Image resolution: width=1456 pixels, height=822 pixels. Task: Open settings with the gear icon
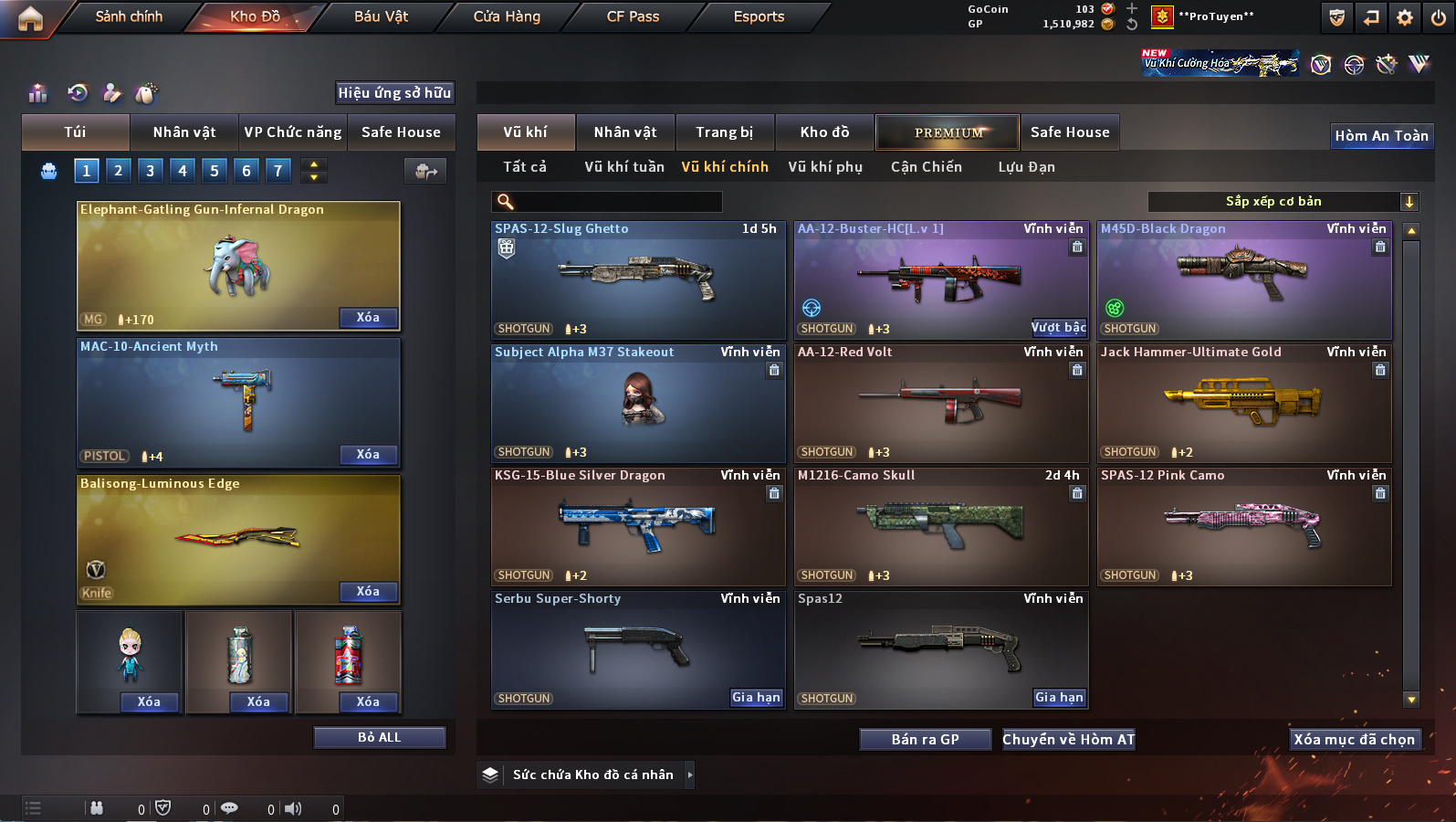tap(1405, 17)
